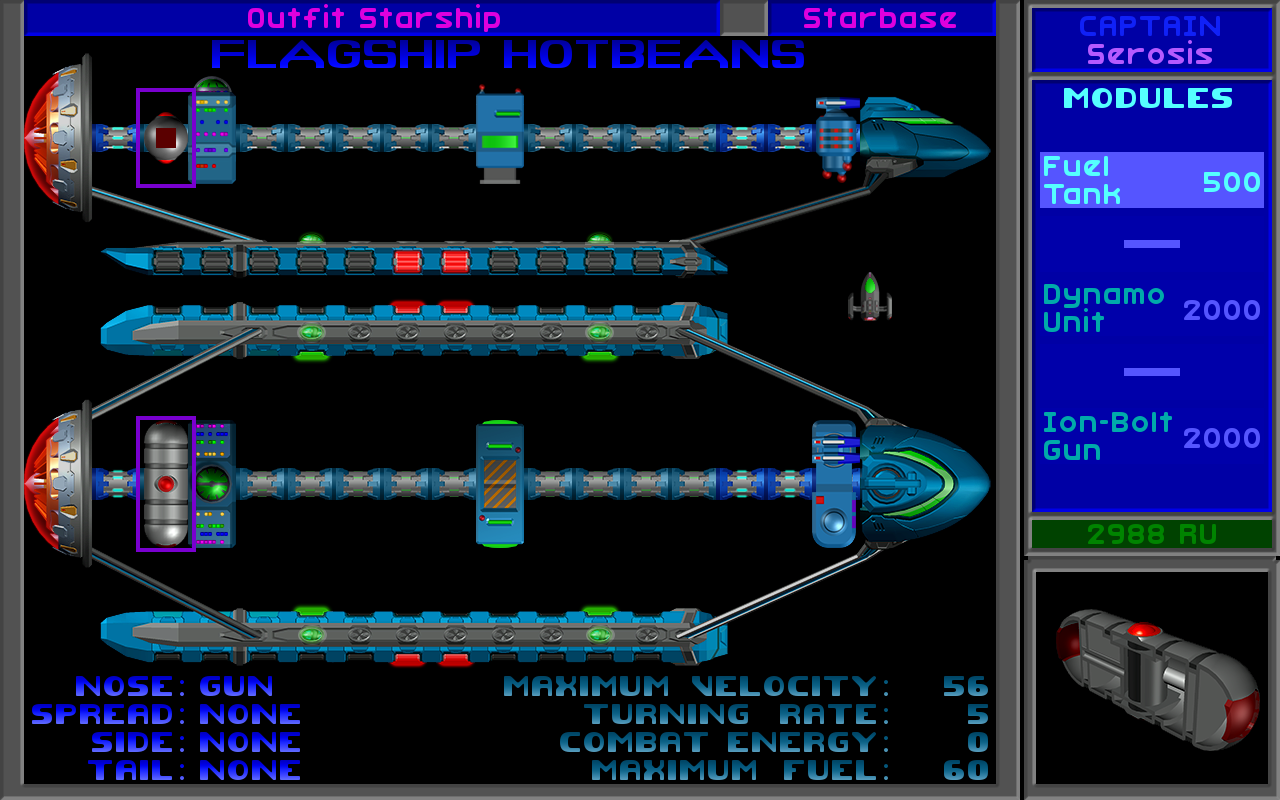The width and height of the screenshot is (1280, 800).
Task: Select the highlighted fuel tank slot in top view
Action: point(166,483)
